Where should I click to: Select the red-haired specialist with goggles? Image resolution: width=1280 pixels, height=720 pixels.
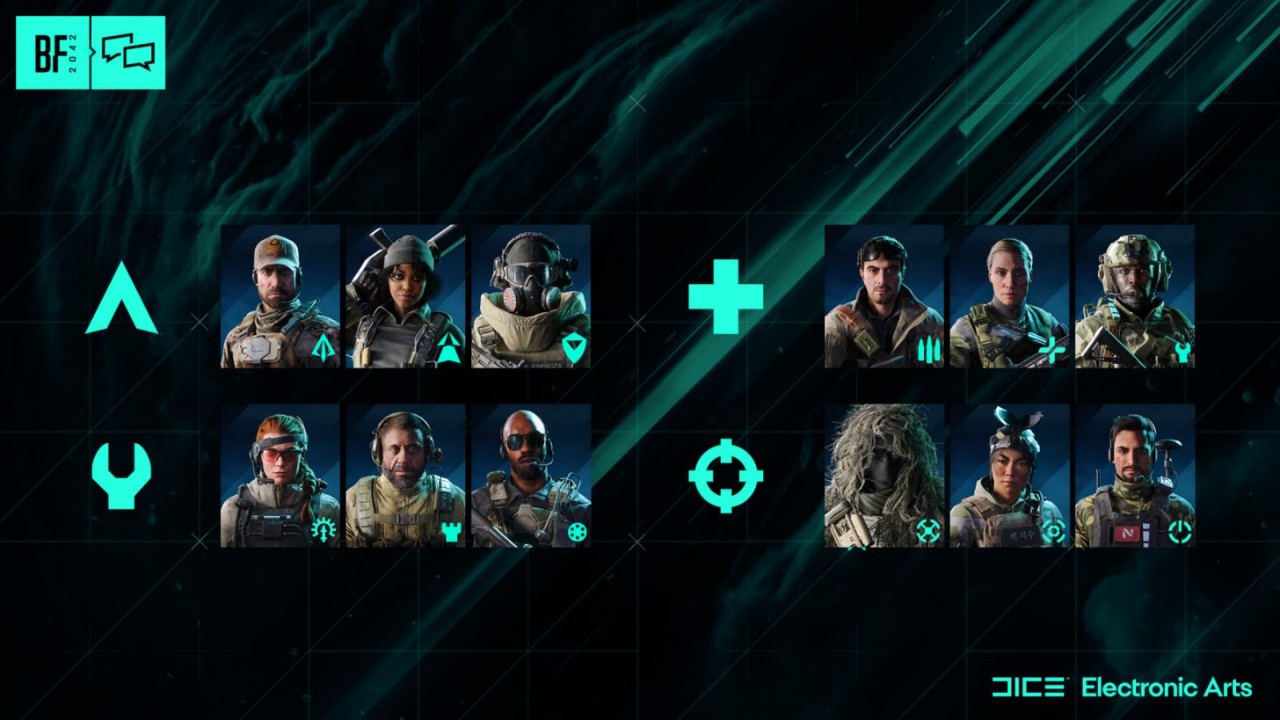tap(280, 476)
